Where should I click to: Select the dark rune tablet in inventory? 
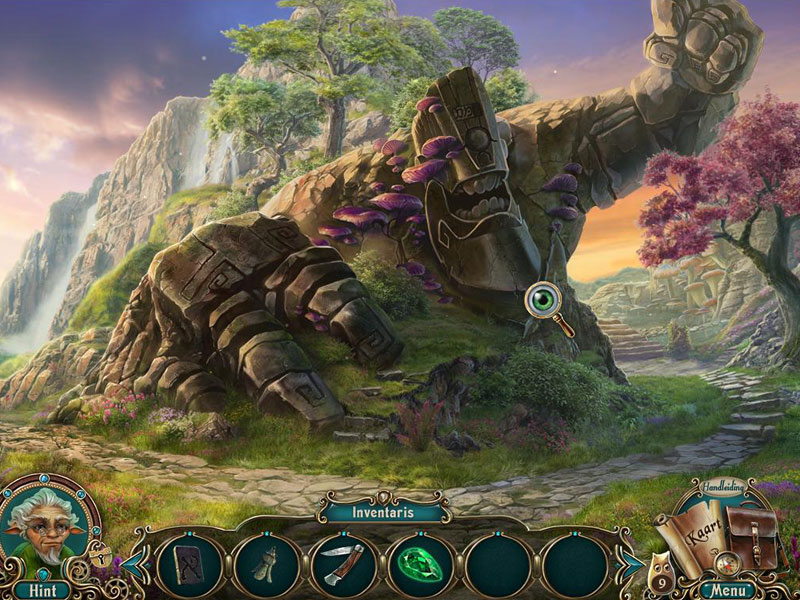click(x=189, y=565)
